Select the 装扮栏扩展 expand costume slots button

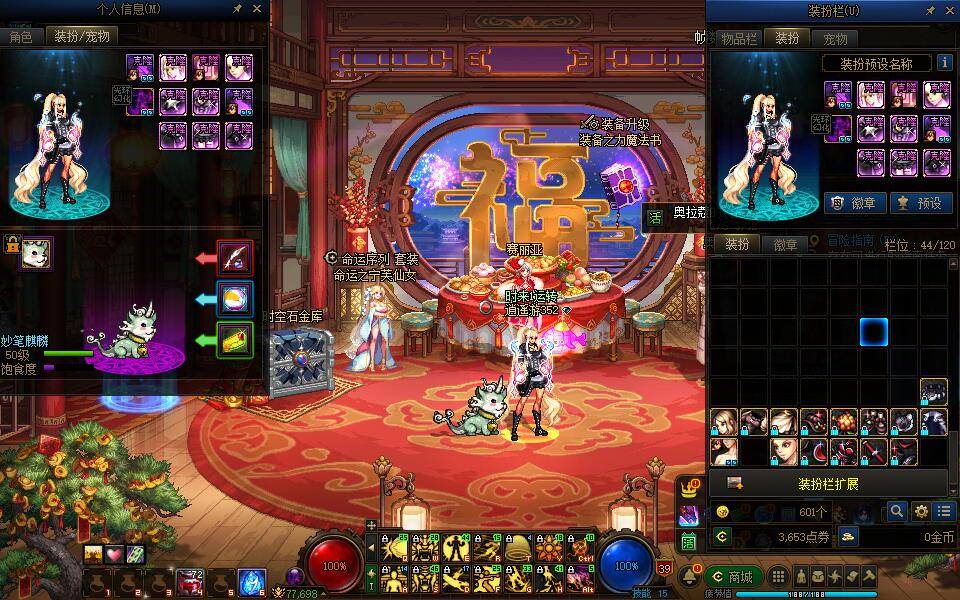[828, 484]
